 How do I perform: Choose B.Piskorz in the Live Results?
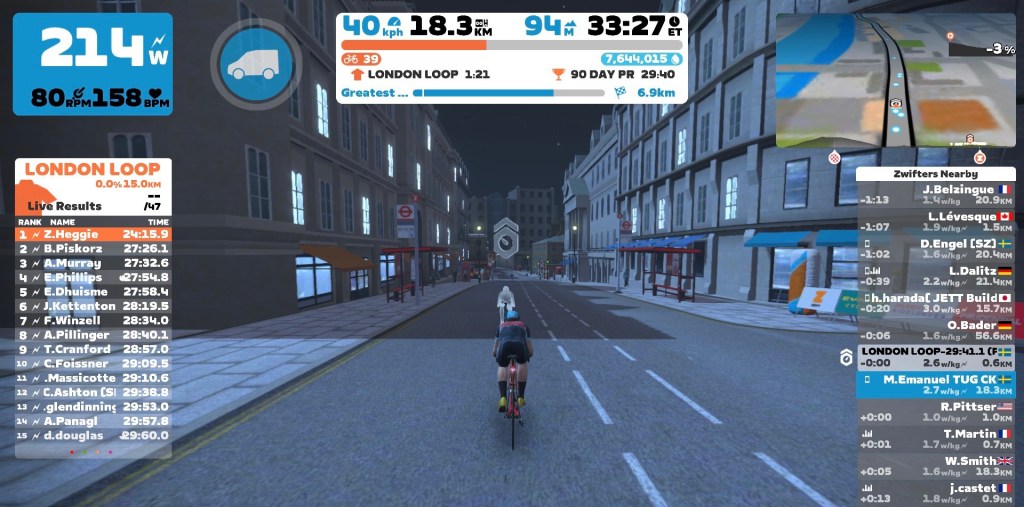pyautogui.click(x=93, y=248)
